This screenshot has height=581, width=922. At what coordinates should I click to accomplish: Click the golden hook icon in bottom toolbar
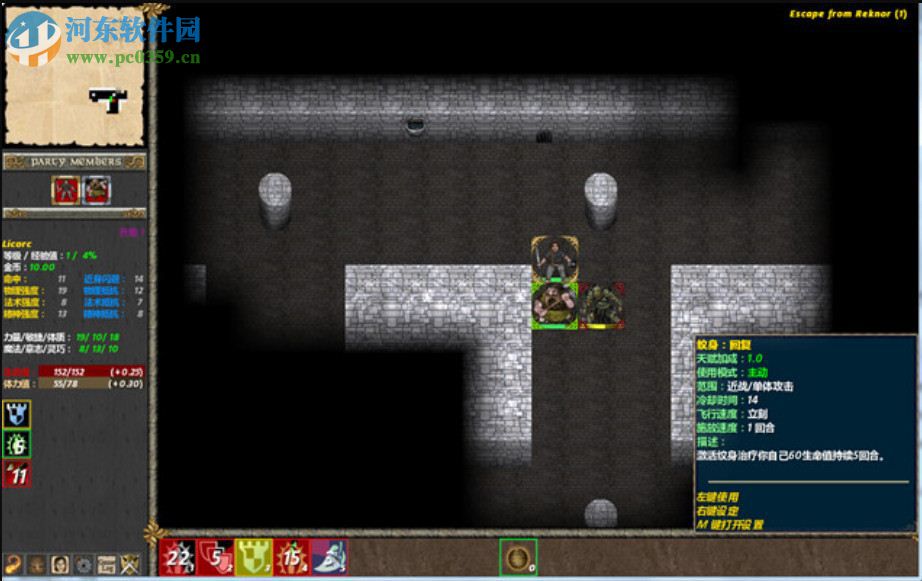14,564
